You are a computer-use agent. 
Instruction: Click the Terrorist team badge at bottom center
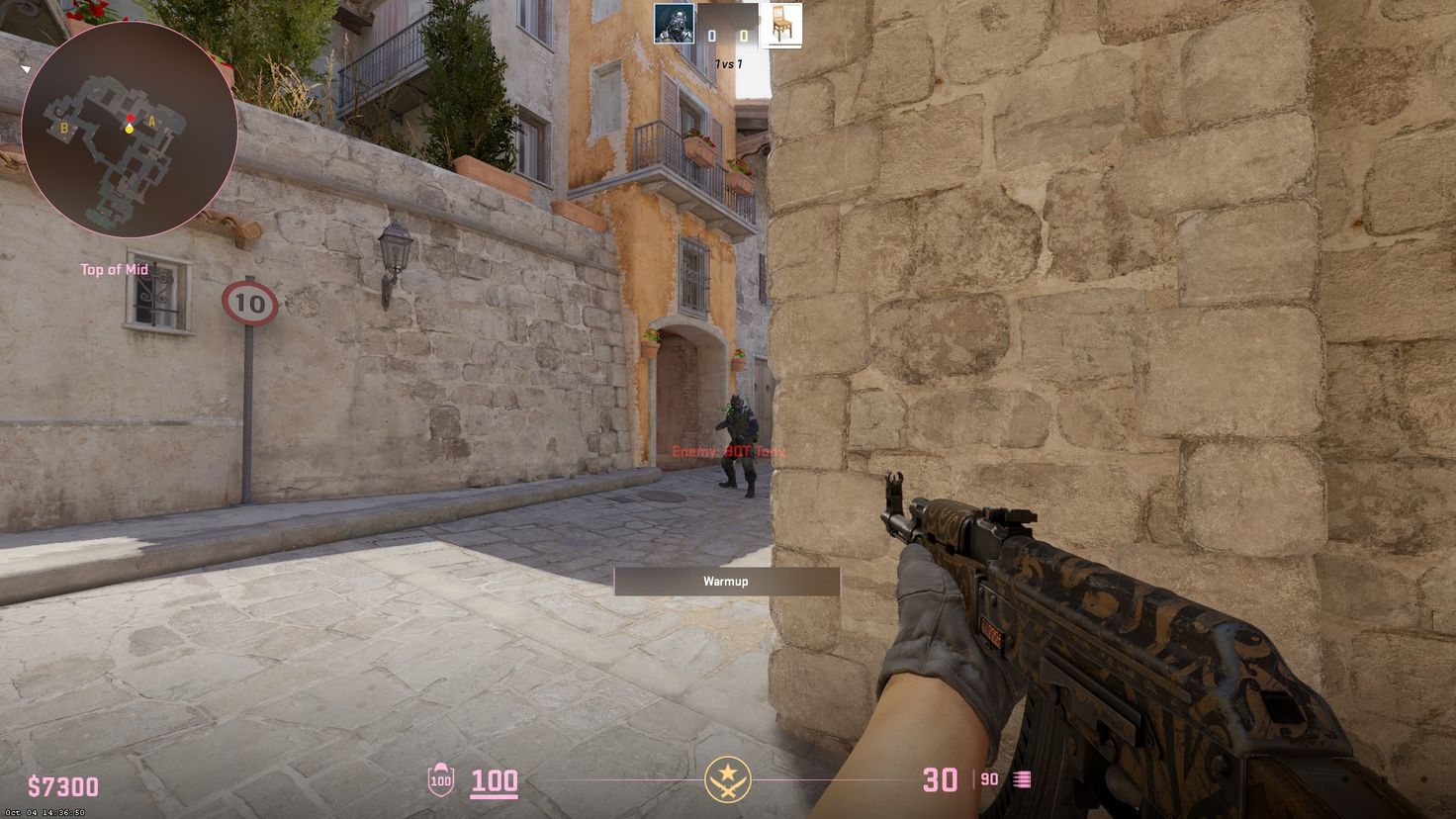(x=728, y=780)
